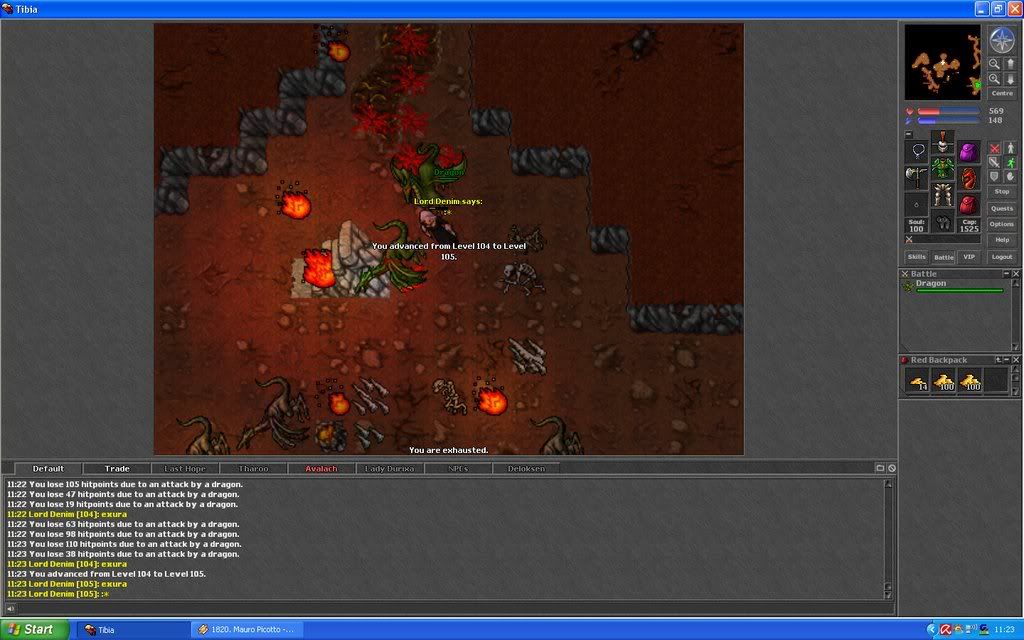Open the Quests log
Screen dimensions: 1024x640
point(1001,208)
